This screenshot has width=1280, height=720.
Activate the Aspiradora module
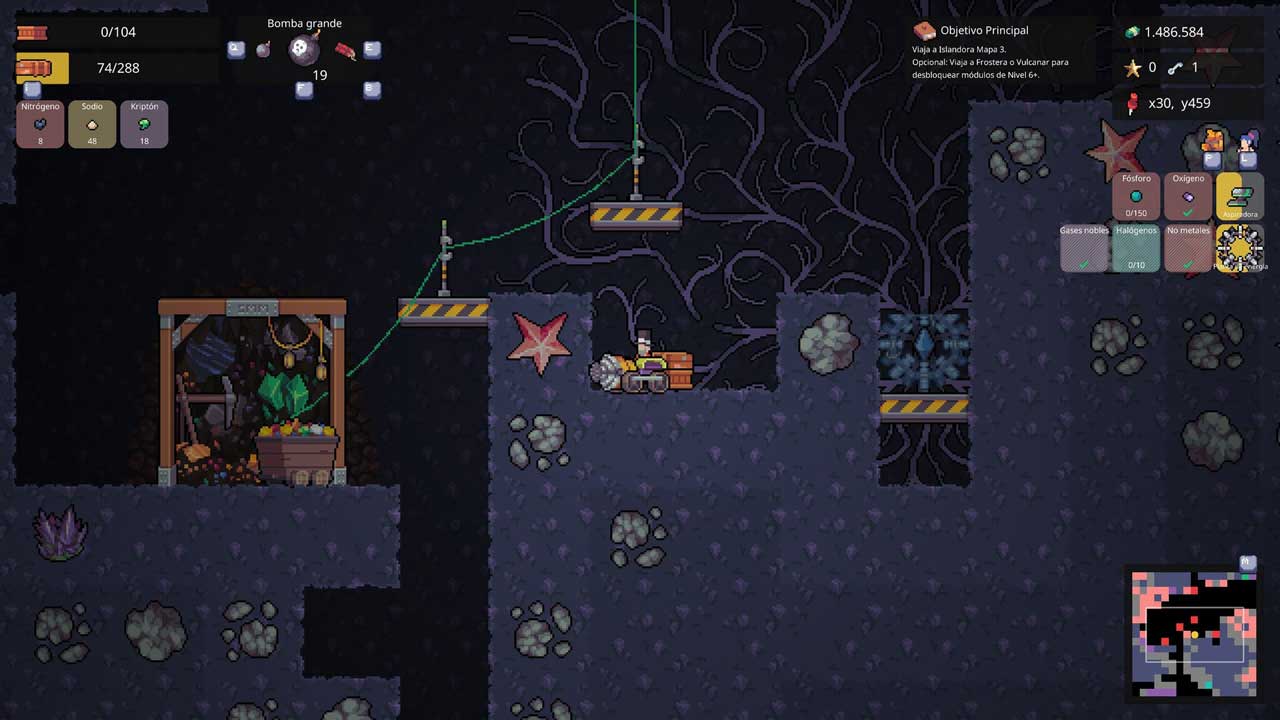(1240, 196)
